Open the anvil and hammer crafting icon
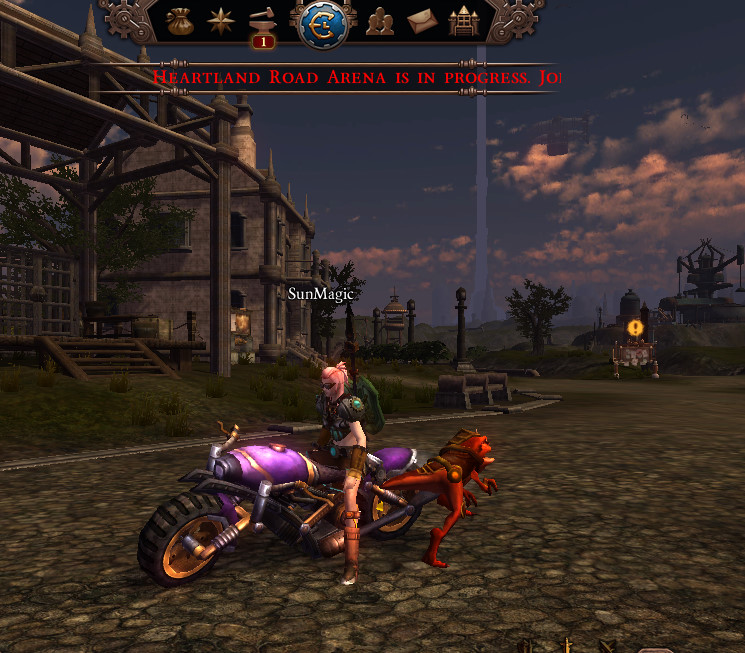745x653 pixels. tap(263, 21)
